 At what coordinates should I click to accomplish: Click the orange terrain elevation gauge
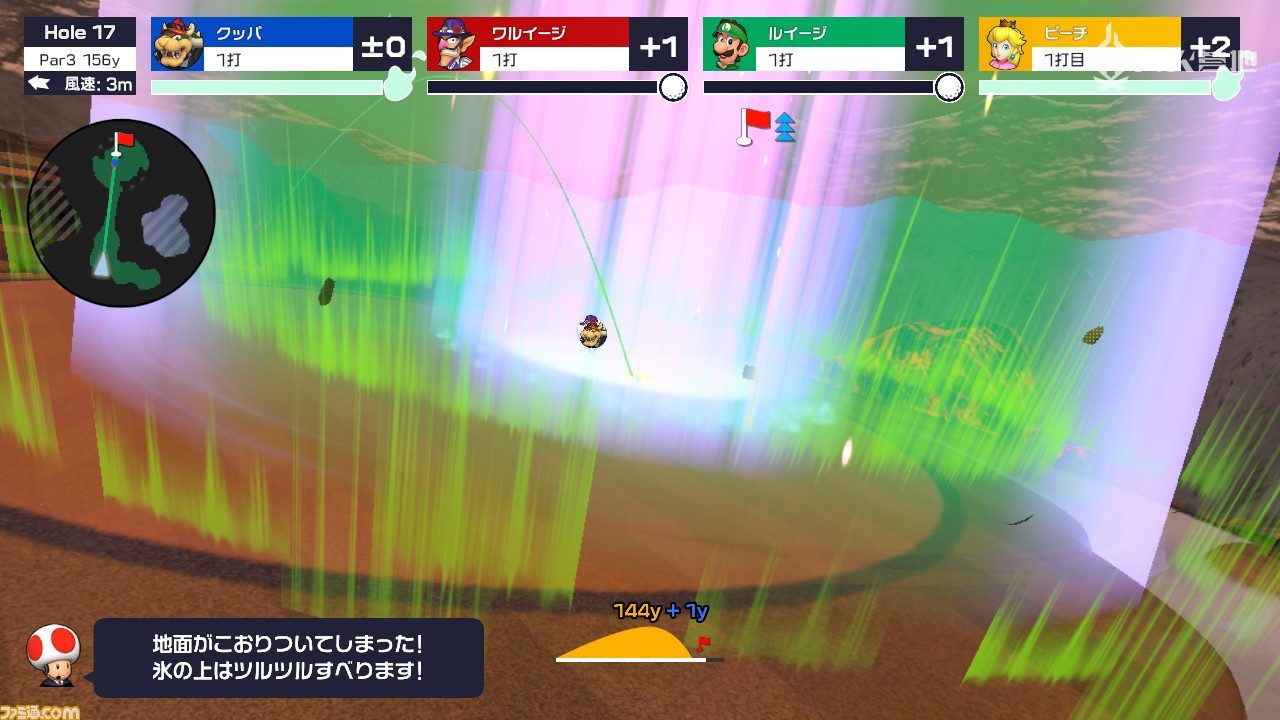point(630,643)
